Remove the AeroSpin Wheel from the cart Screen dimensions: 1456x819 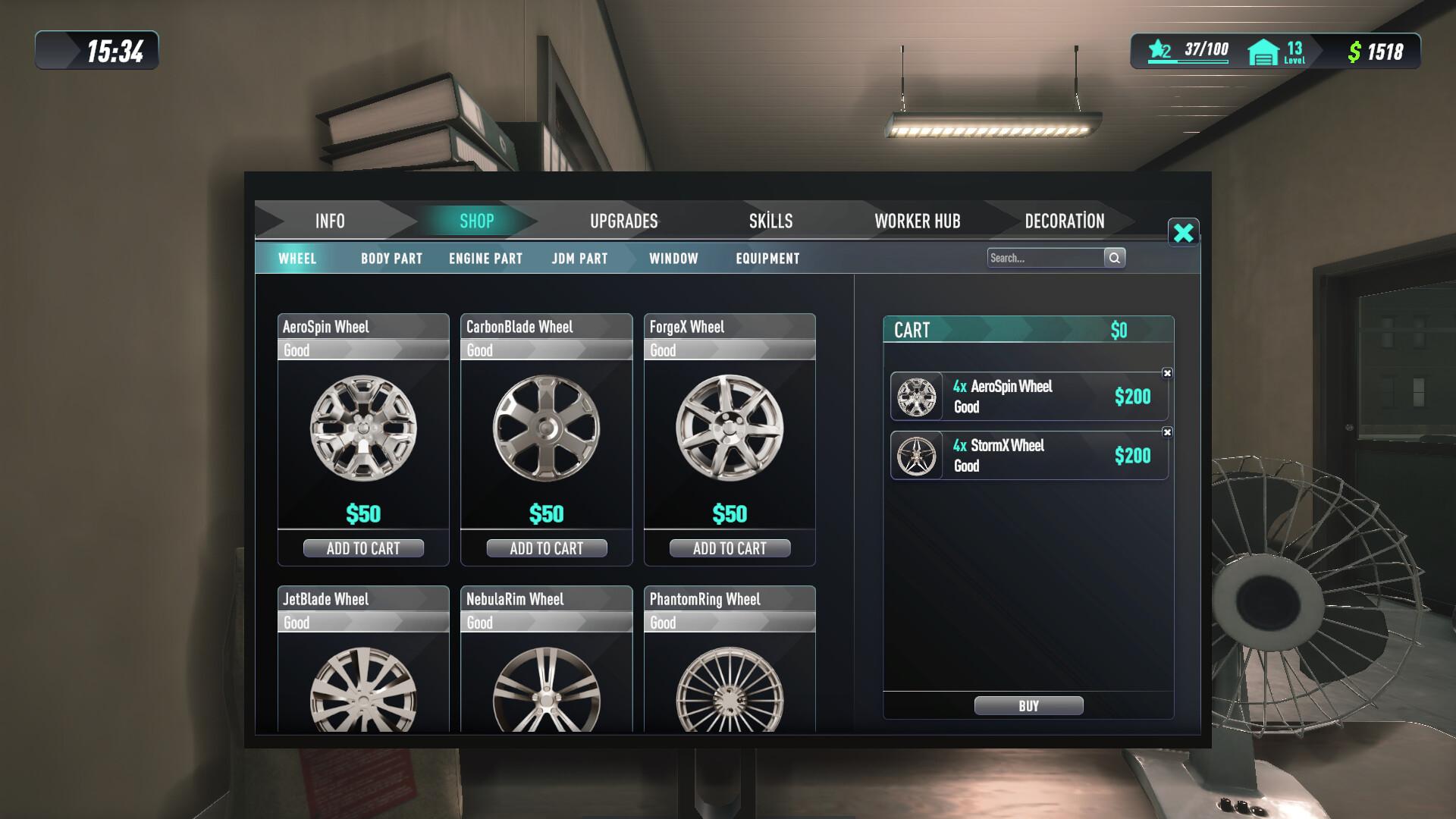(1168, 373)
